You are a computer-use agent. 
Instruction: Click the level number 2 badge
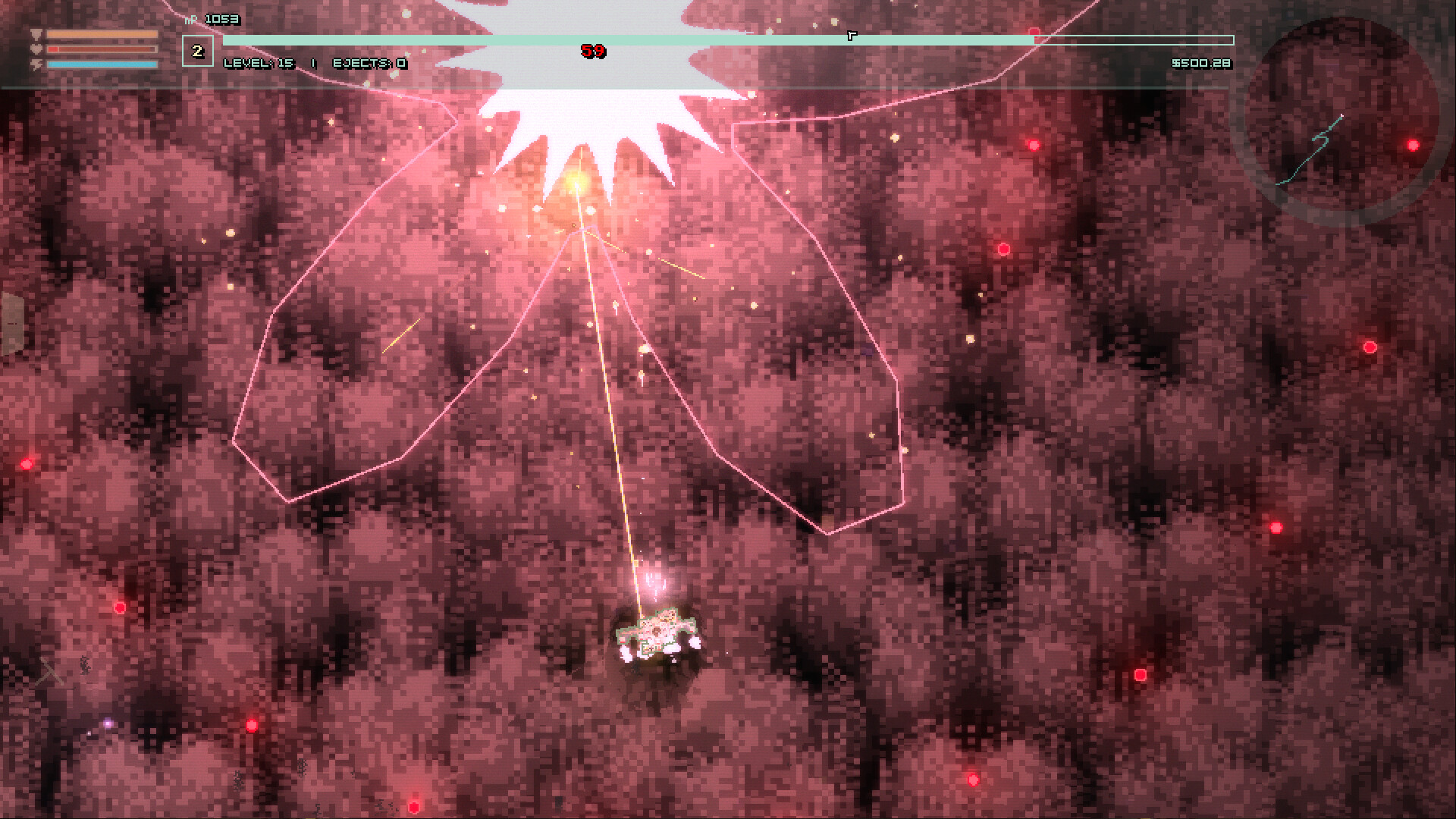199,51
